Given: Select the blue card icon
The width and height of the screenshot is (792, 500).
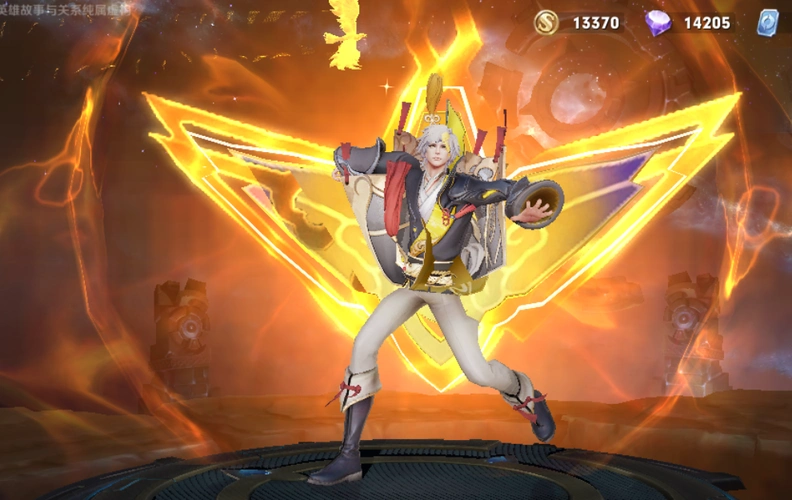Looking at the screenshot, I should point(768,23).
